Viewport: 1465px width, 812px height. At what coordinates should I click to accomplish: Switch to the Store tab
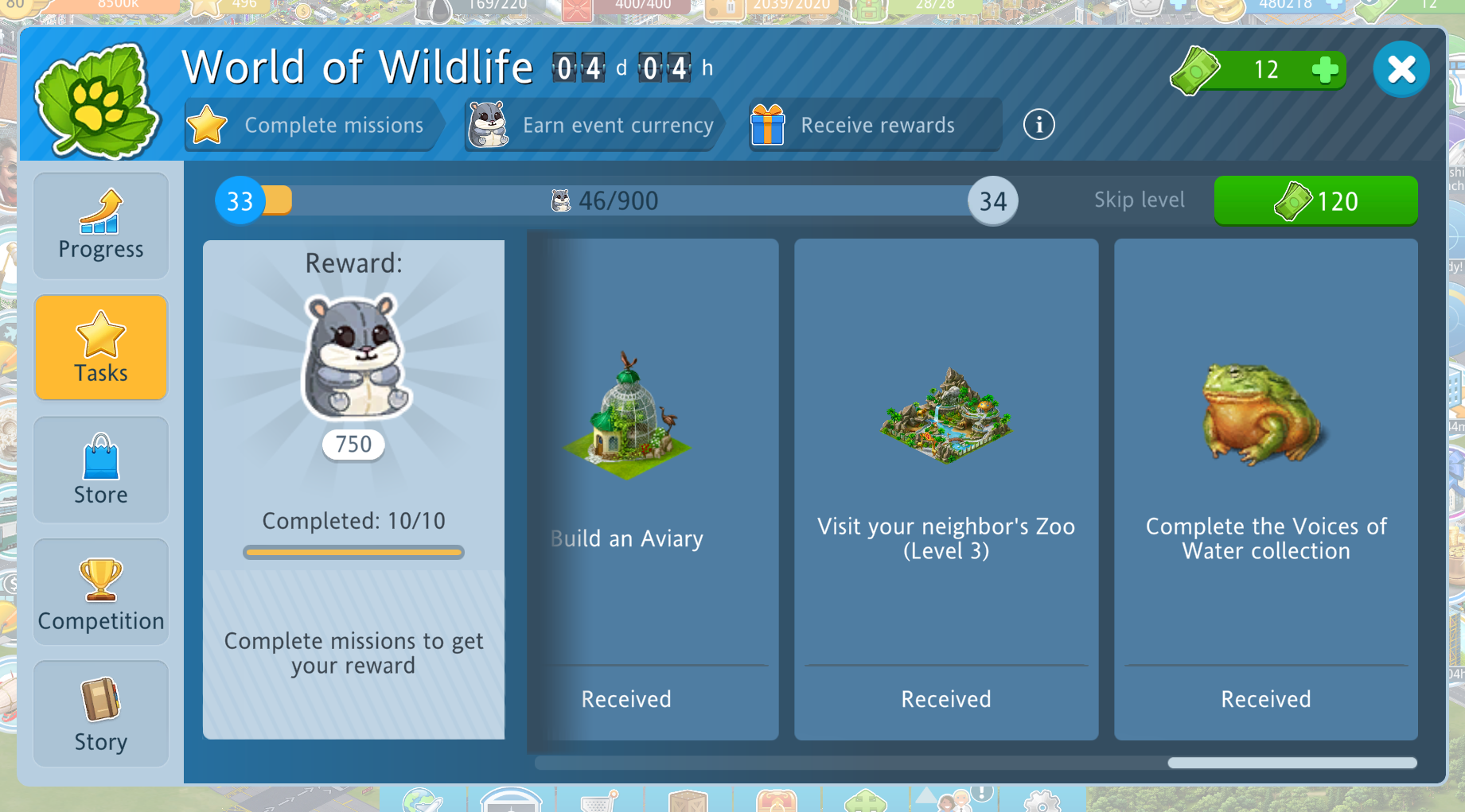(101, 470)
